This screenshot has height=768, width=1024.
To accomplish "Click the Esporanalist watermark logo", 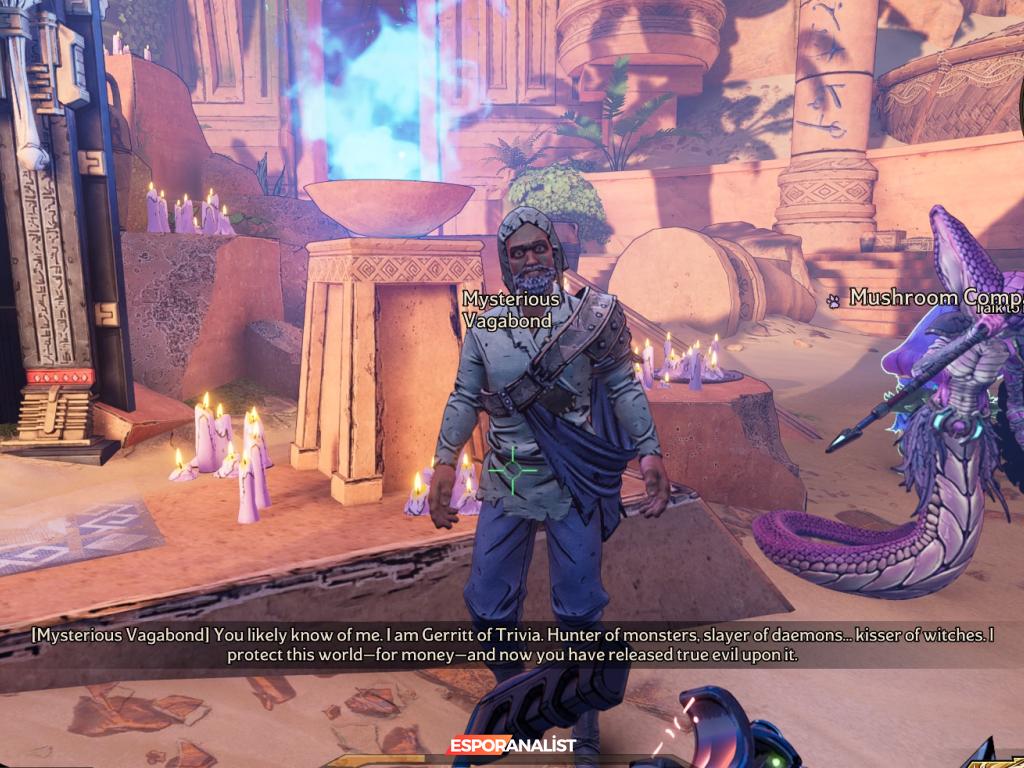I will (511, 746).
